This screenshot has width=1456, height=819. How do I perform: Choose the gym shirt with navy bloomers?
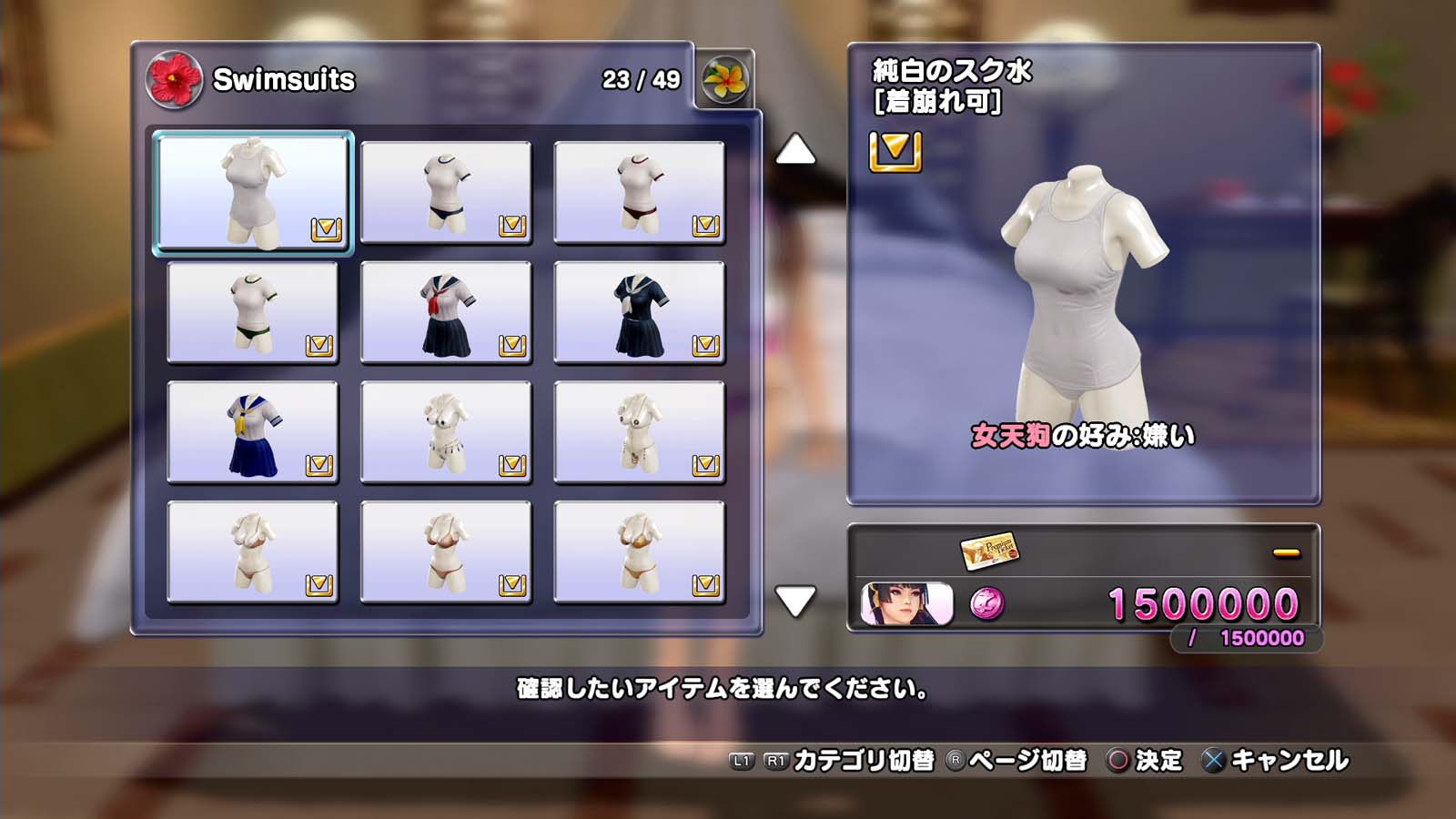[446, 192]
